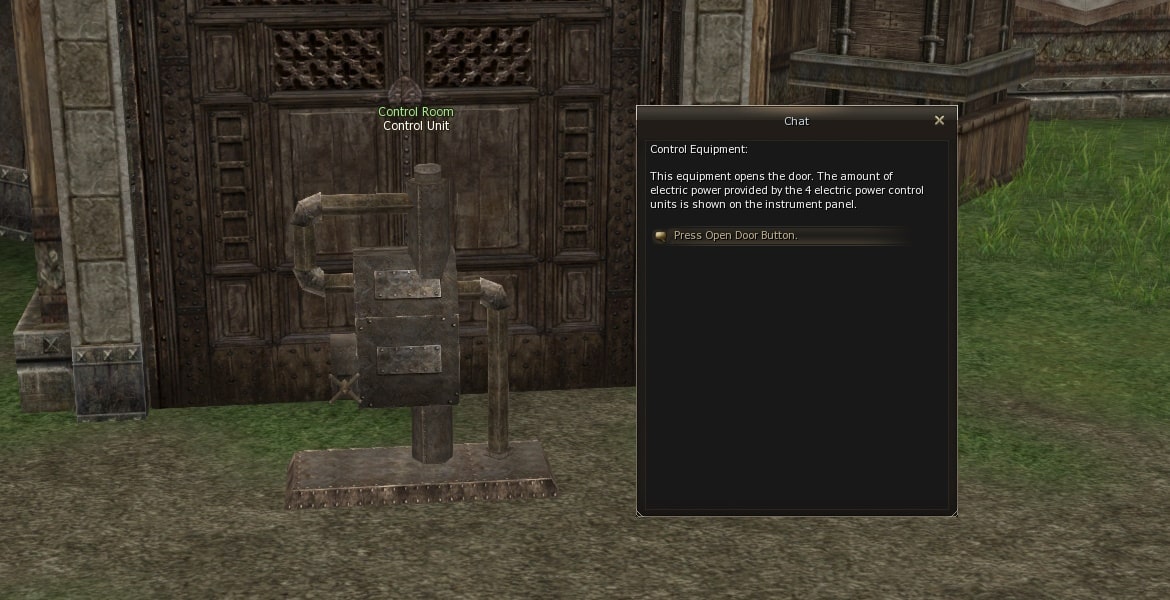
Task: Choose the Press Open Door Button option
Action: point(735,236)
